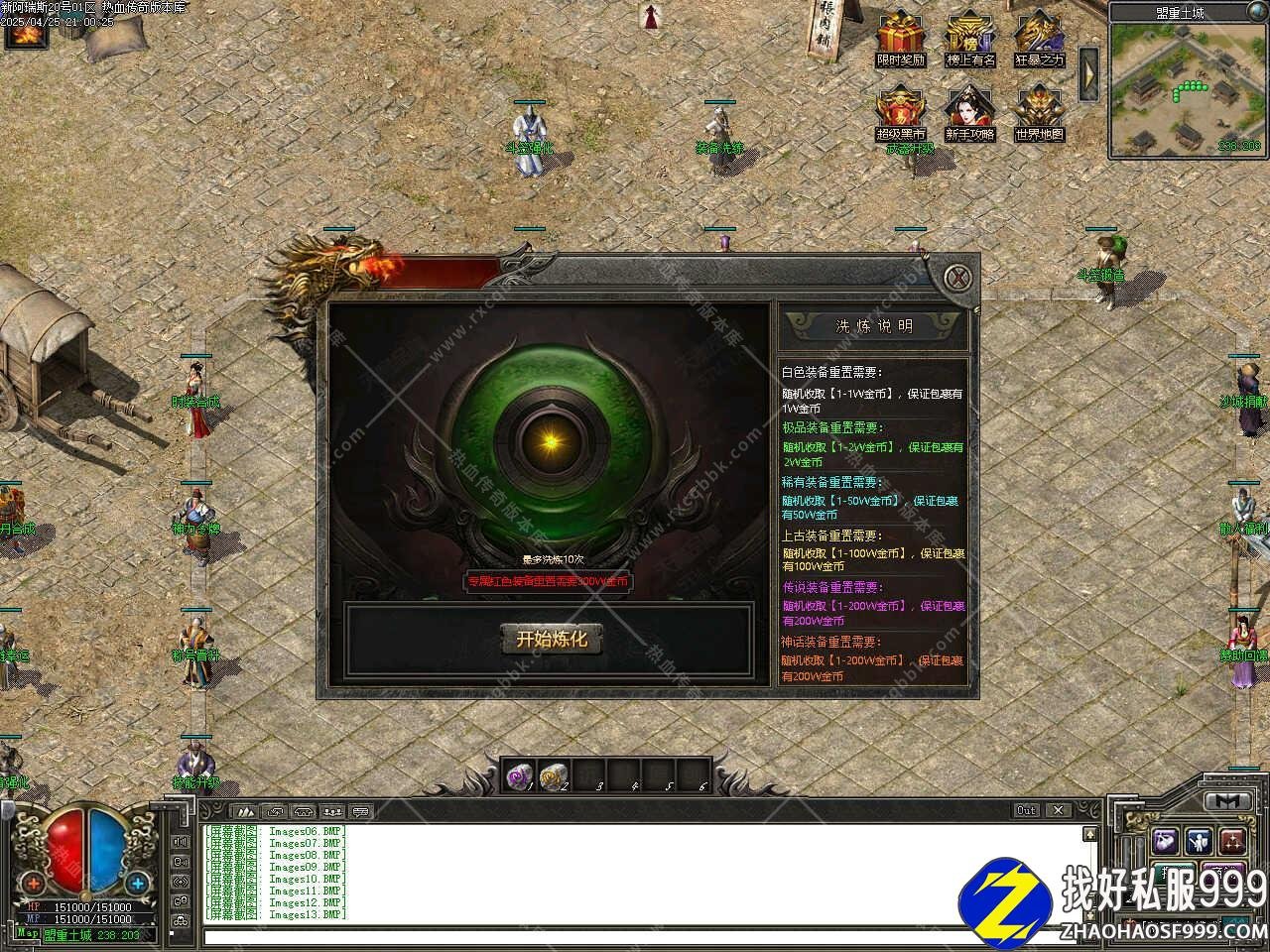Close the chat panel with X button
The width and height of the screenshot is (1270, 952).
pyautogui.click(x=1059, y=810)
